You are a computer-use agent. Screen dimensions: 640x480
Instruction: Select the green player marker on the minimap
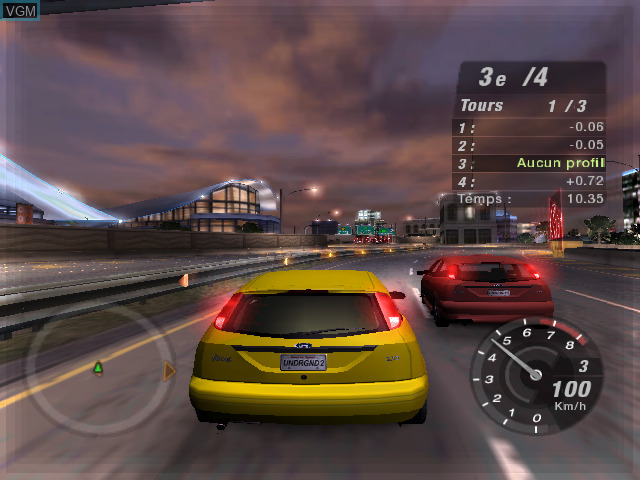98,368
